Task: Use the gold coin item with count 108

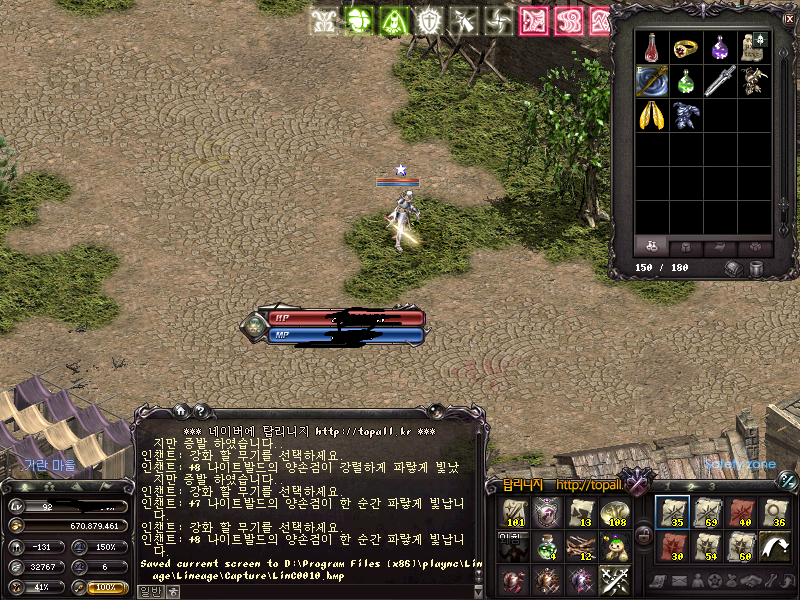Action: click(x=613, y=512)
